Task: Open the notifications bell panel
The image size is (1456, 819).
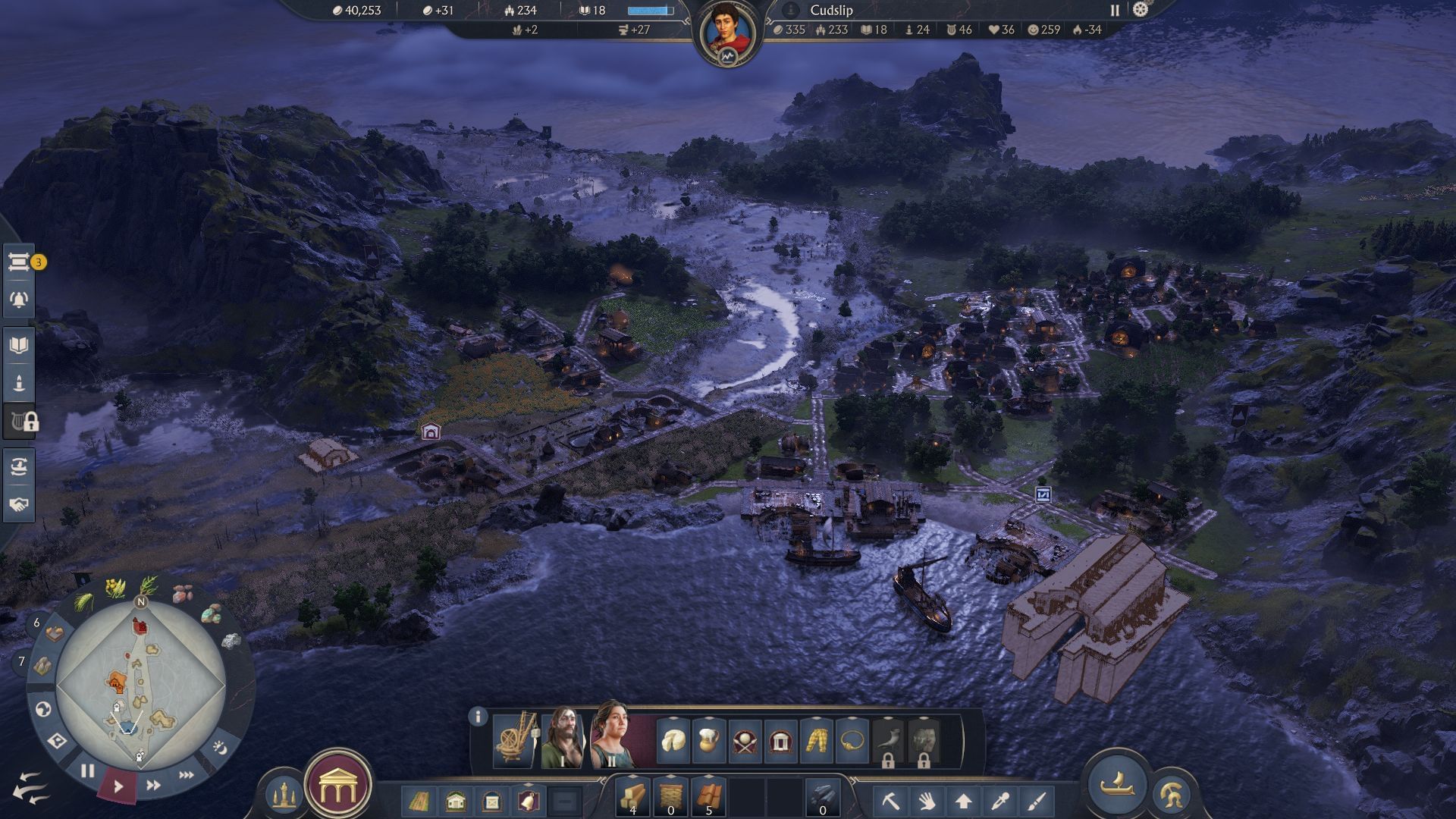Action: pyautogui.click(x=19, y=298)
